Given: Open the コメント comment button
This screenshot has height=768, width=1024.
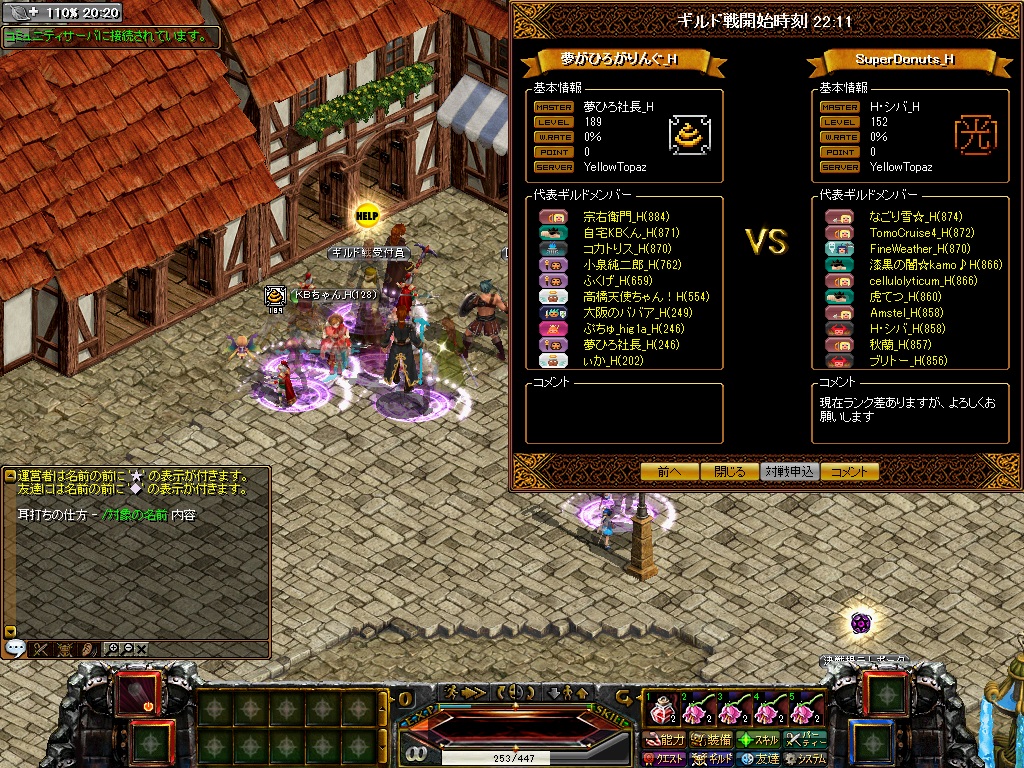Looking at the screenshot, I should pos(849,472).
